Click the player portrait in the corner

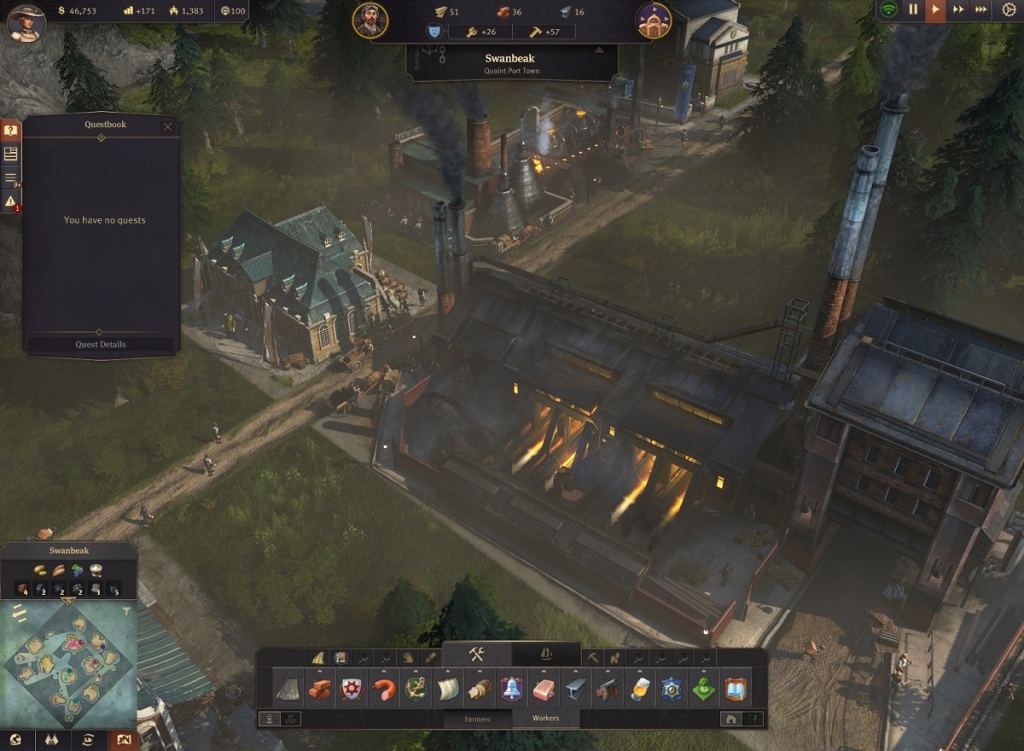(26, 22)
